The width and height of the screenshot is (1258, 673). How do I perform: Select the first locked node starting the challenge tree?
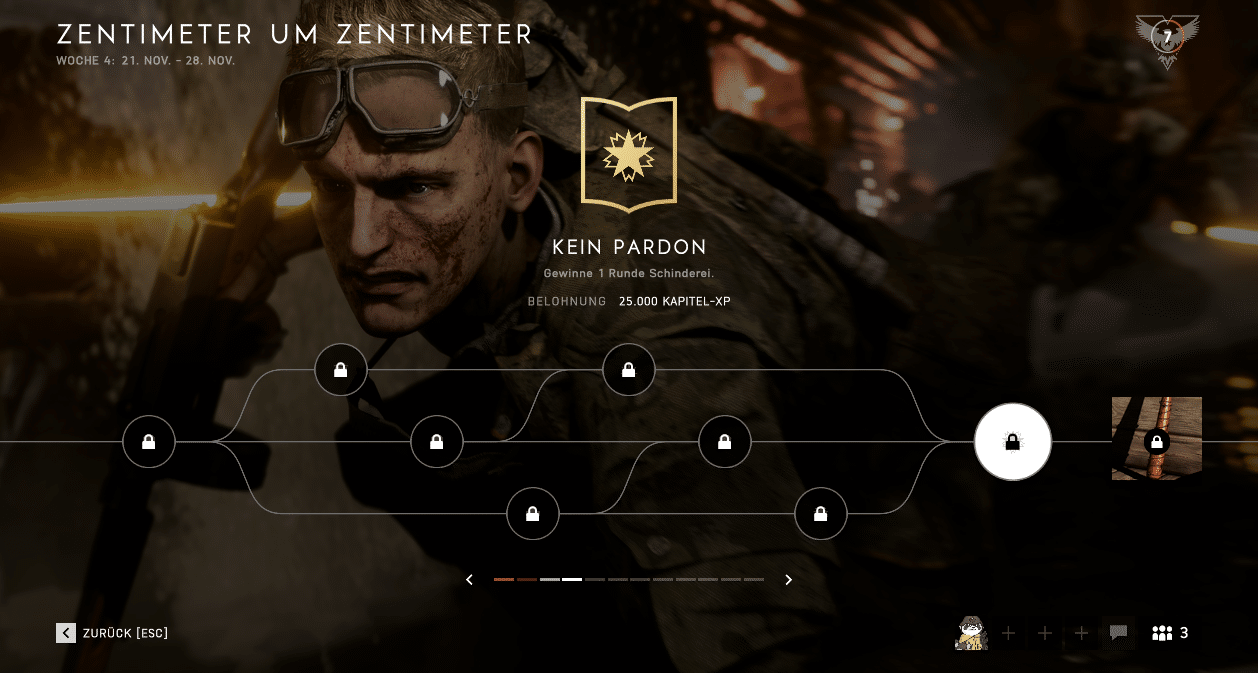click(x=148, y=442)
